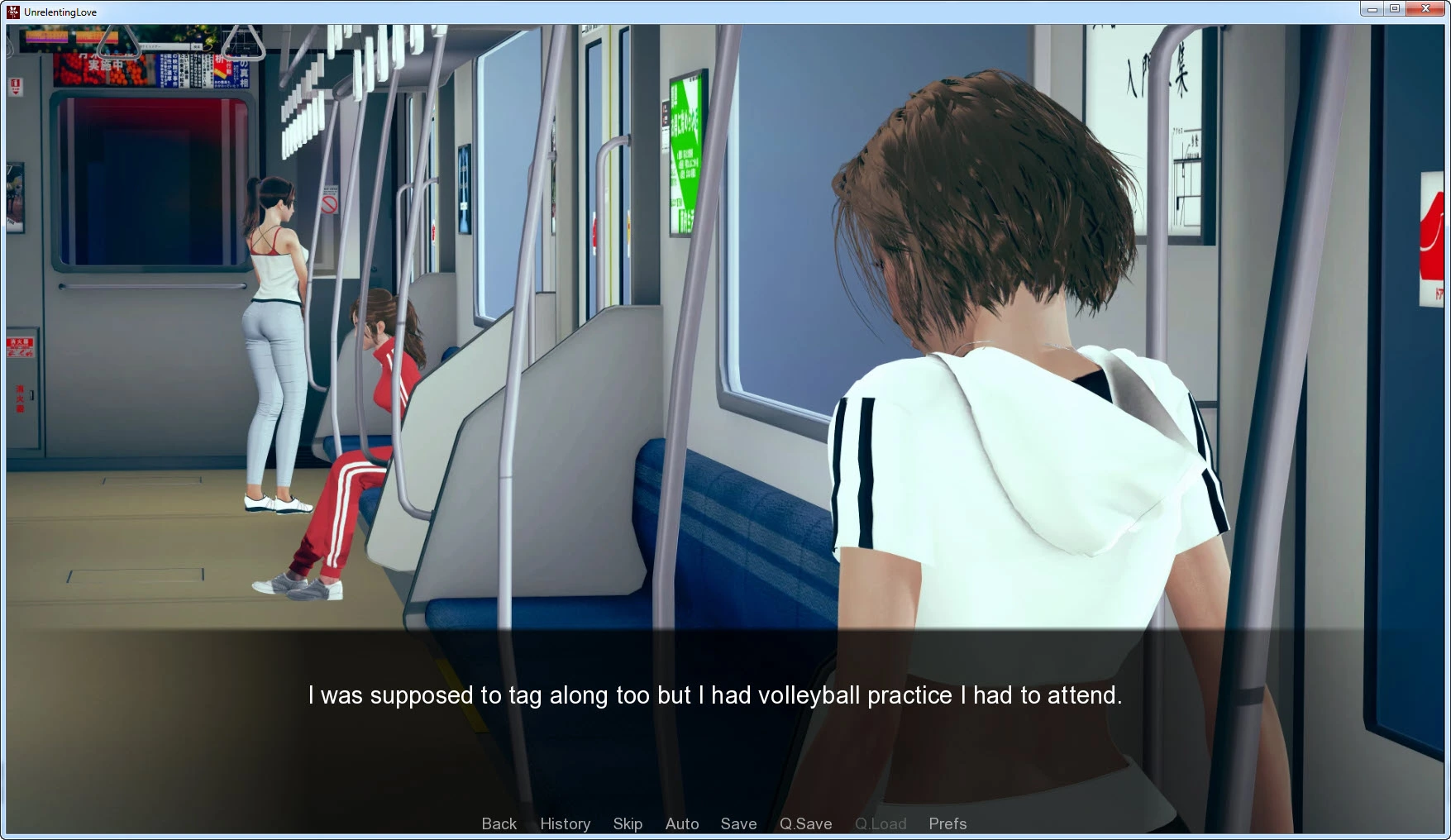Click Q.Save to quick save
Screen dimensions: 1451x840
805,823
